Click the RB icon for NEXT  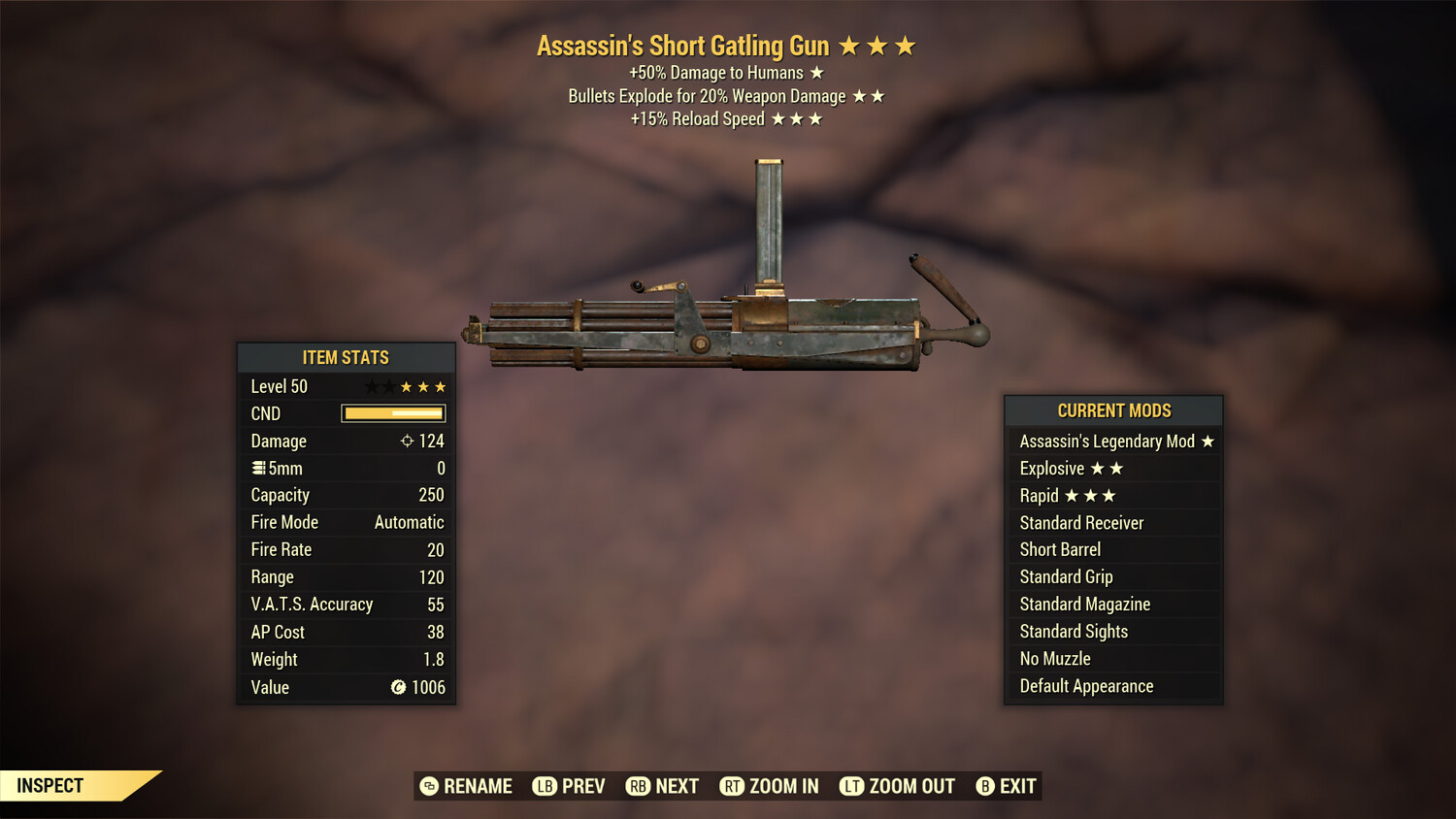pyautogui.click(x=639, y=786)
